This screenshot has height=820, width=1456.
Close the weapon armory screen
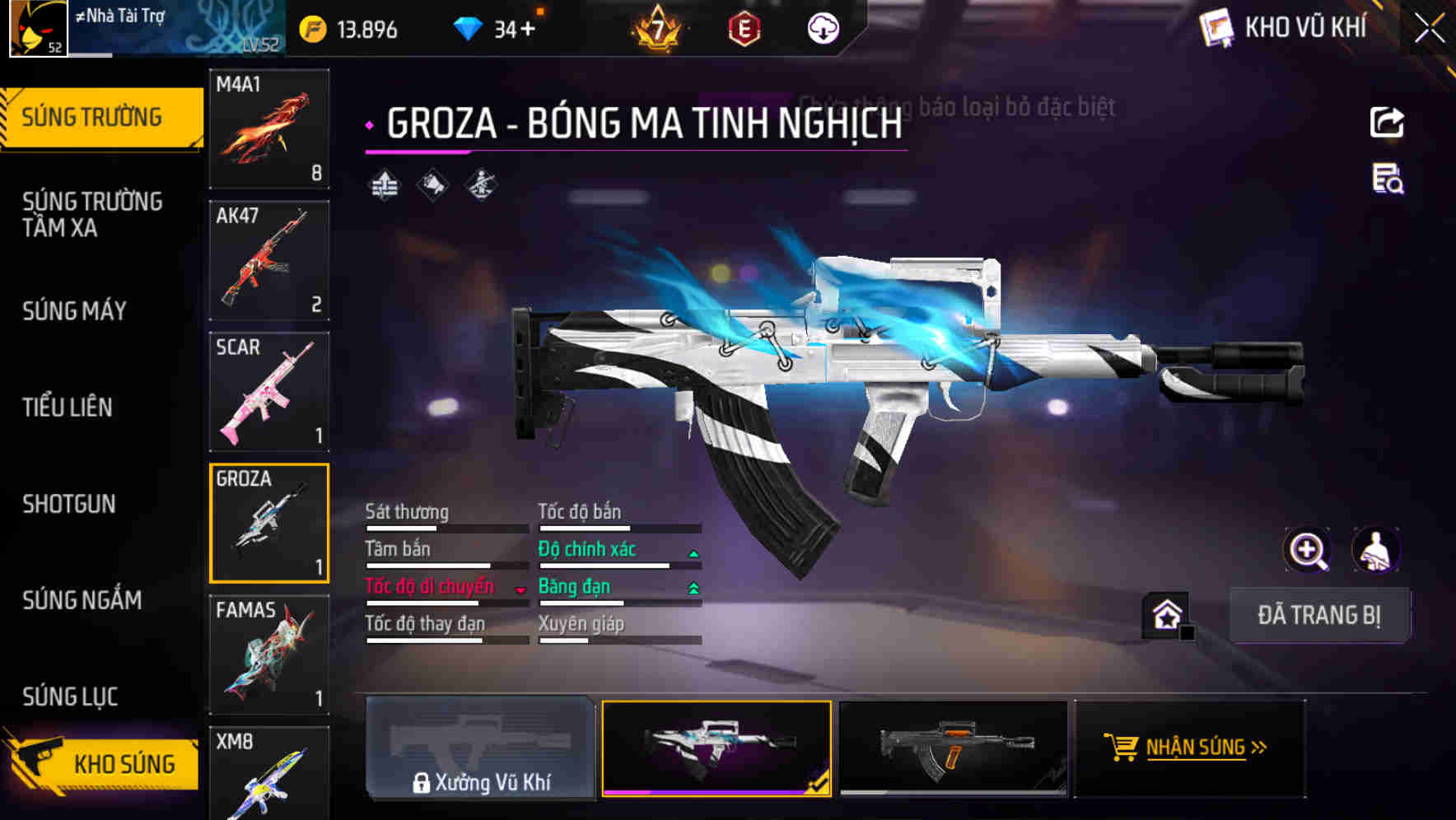pyautogui.click(x=1429, y=29)
